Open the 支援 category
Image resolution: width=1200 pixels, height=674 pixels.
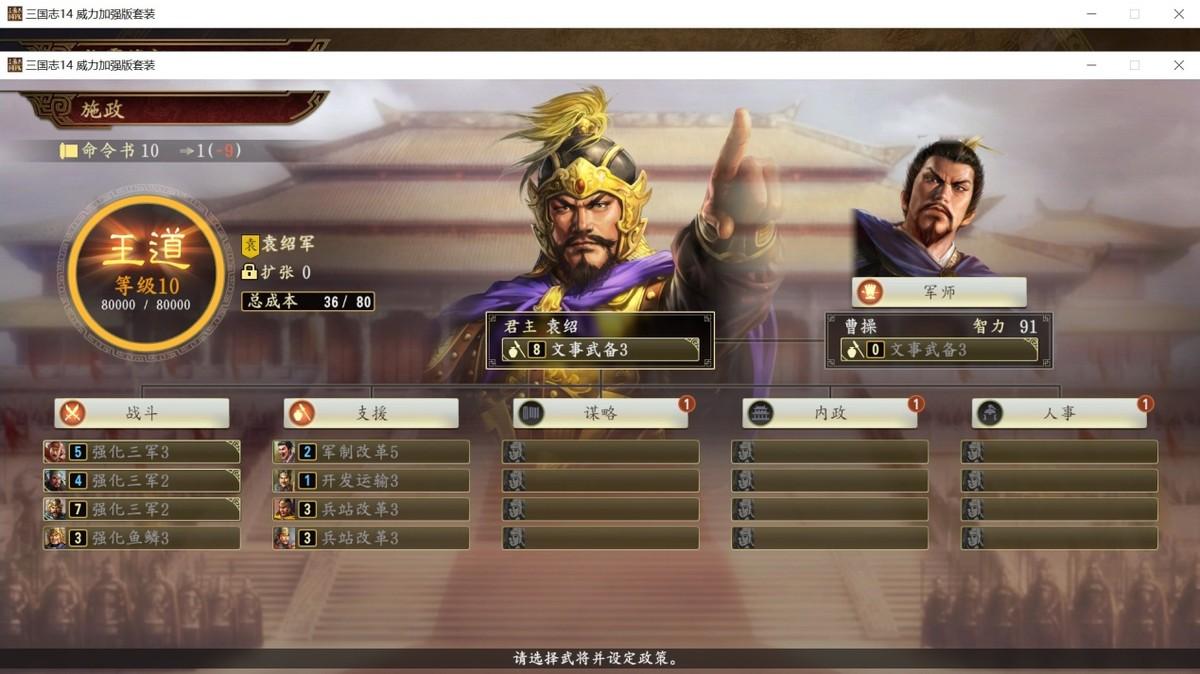click(371, 413)
